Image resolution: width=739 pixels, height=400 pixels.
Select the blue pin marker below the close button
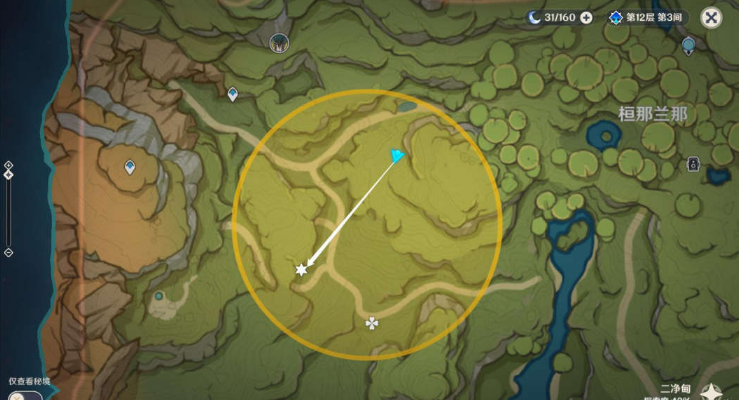[688, 45]
